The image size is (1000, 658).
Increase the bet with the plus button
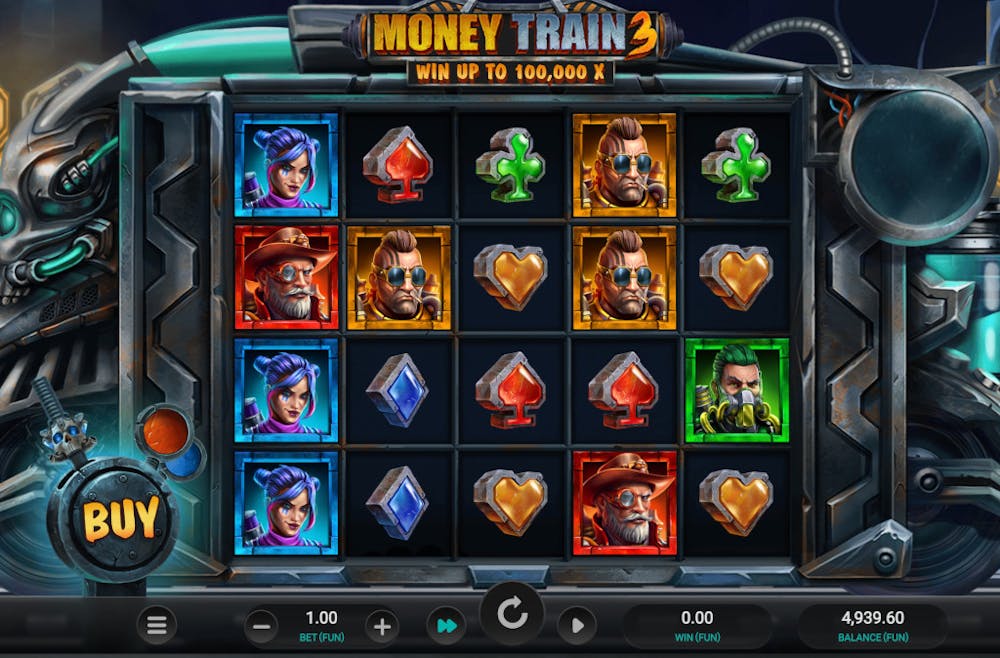click(x=381, y=627)
